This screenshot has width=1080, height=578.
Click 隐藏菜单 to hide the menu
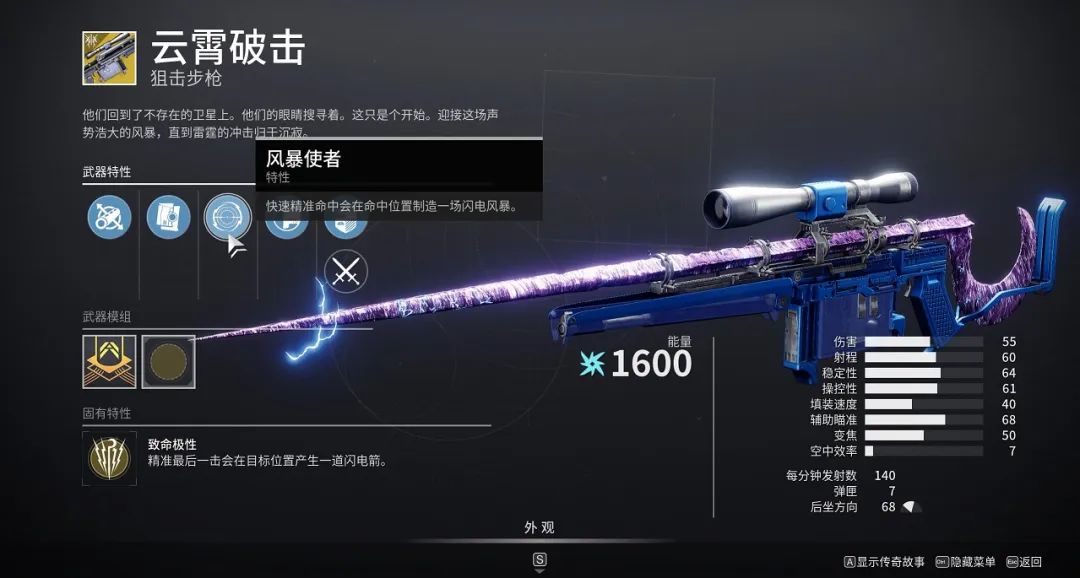pyautogui.click(x=965, y=562)
